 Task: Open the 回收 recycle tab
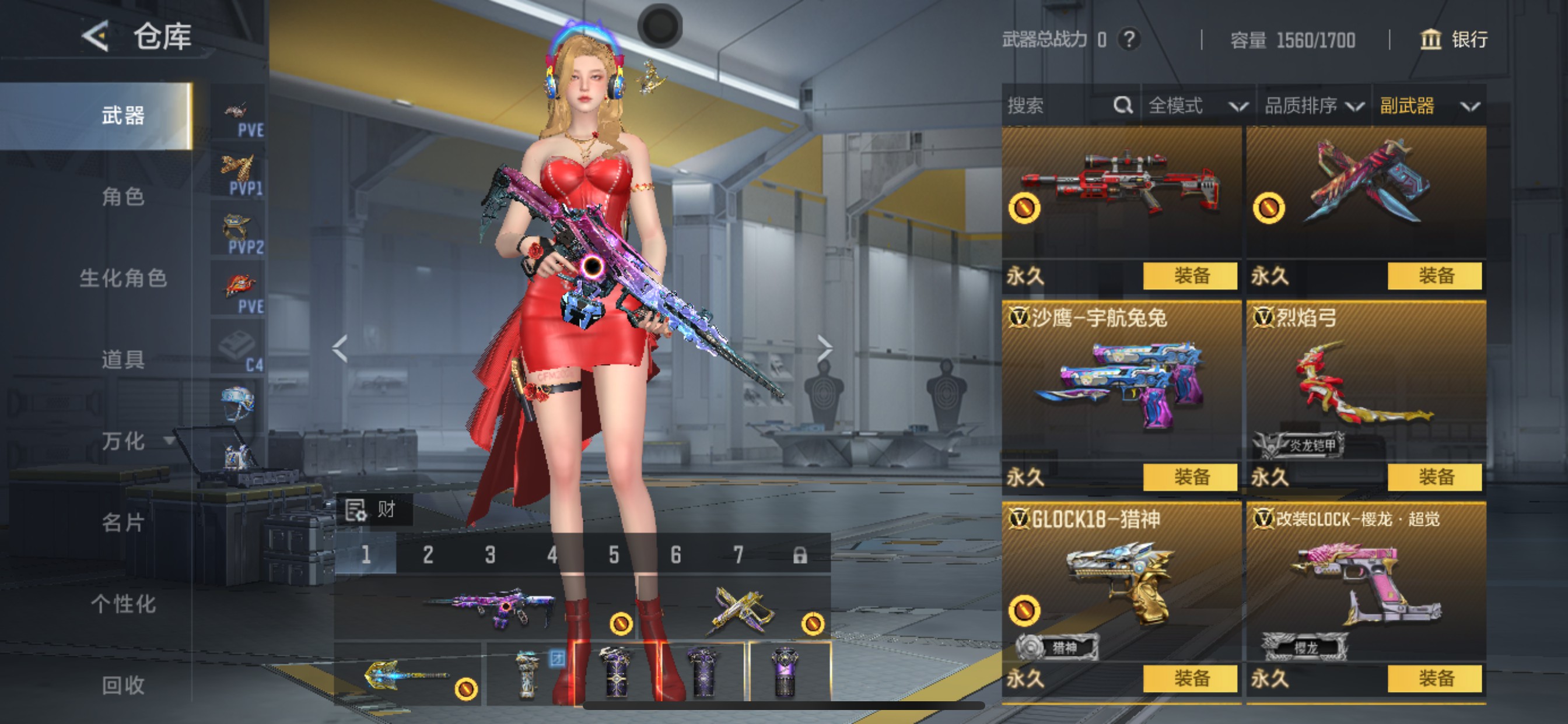pos(123,685)
